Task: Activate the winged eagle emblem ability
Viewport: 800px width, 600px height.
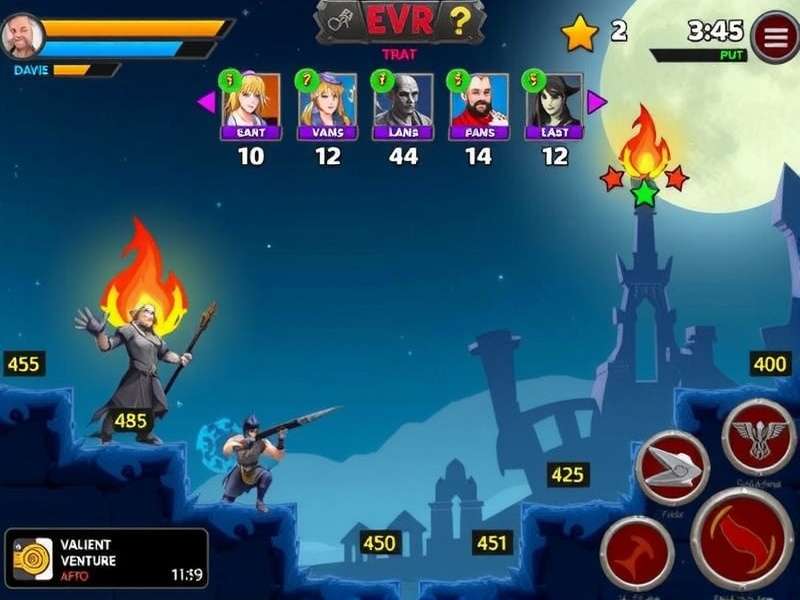Action: (759, 436)
